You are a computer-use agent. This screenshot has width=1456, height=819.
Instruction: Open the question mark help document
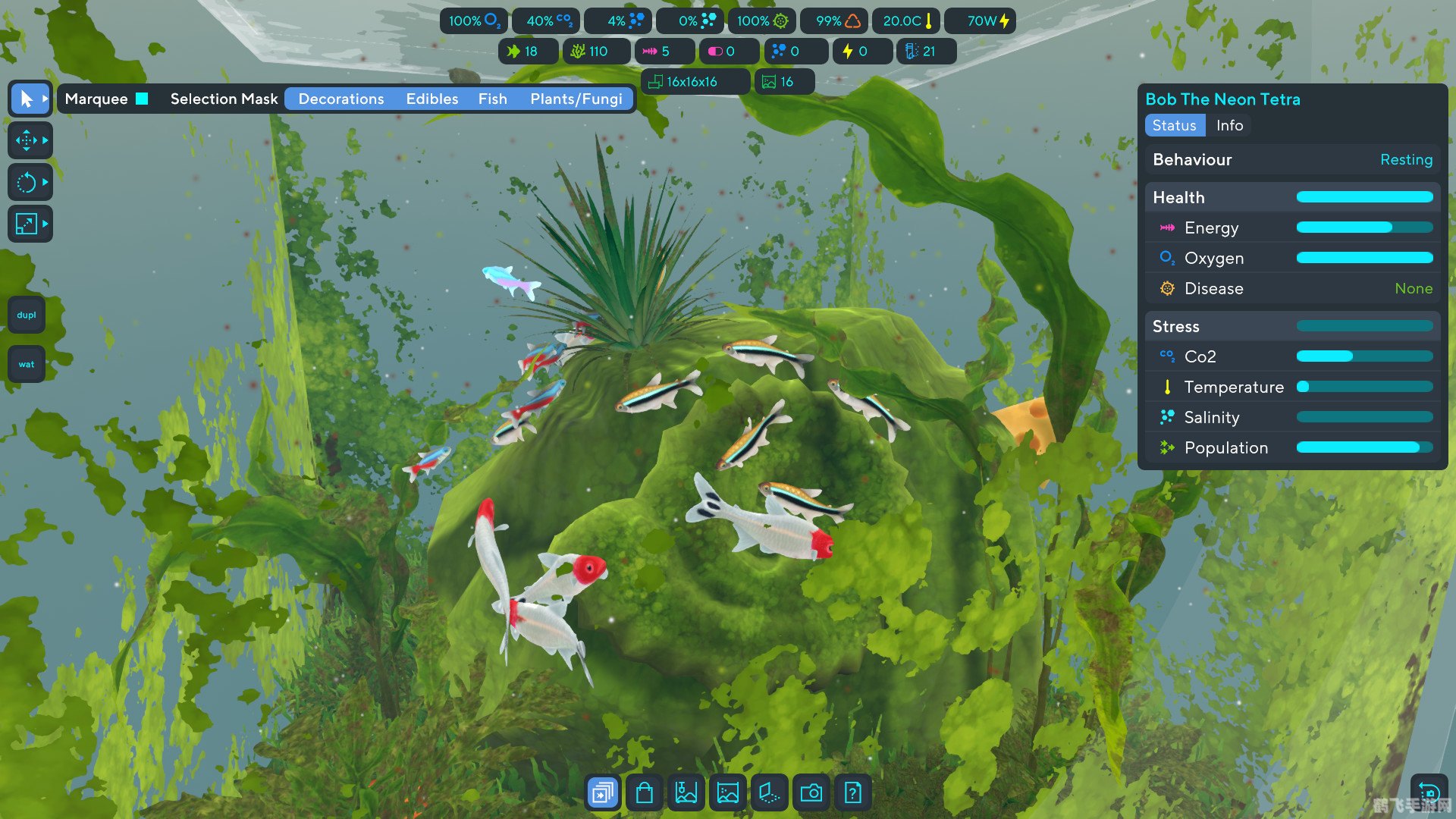pos(853,793)
